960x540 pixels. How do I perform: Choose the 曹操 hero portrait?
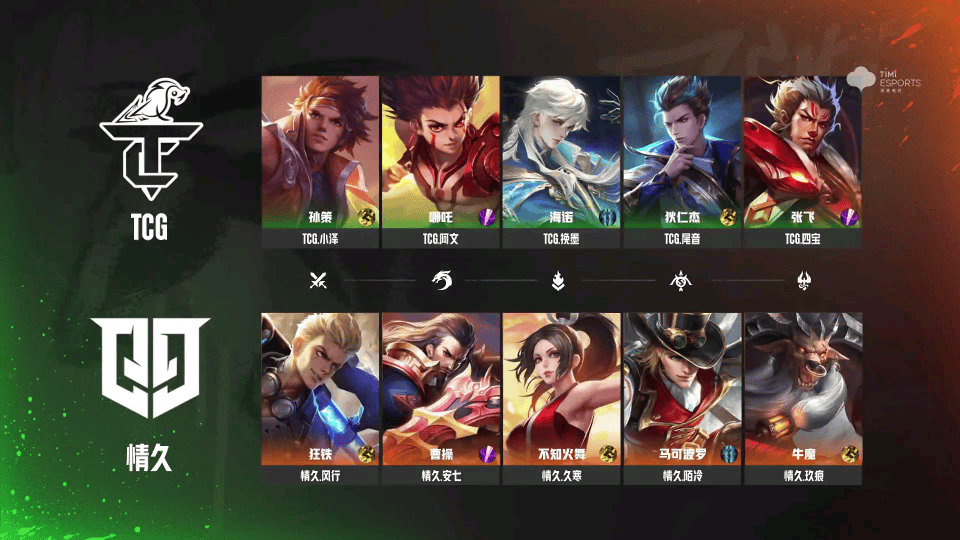(441, 388)
